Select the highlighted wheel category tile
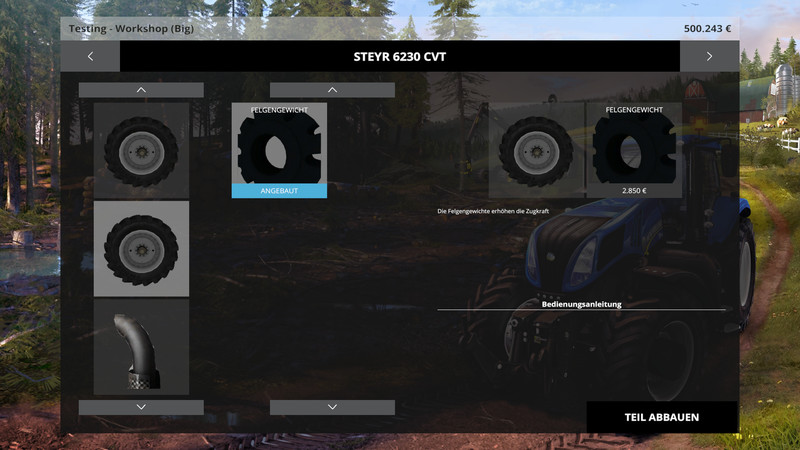The image size is (800, 450). [141, 249]
